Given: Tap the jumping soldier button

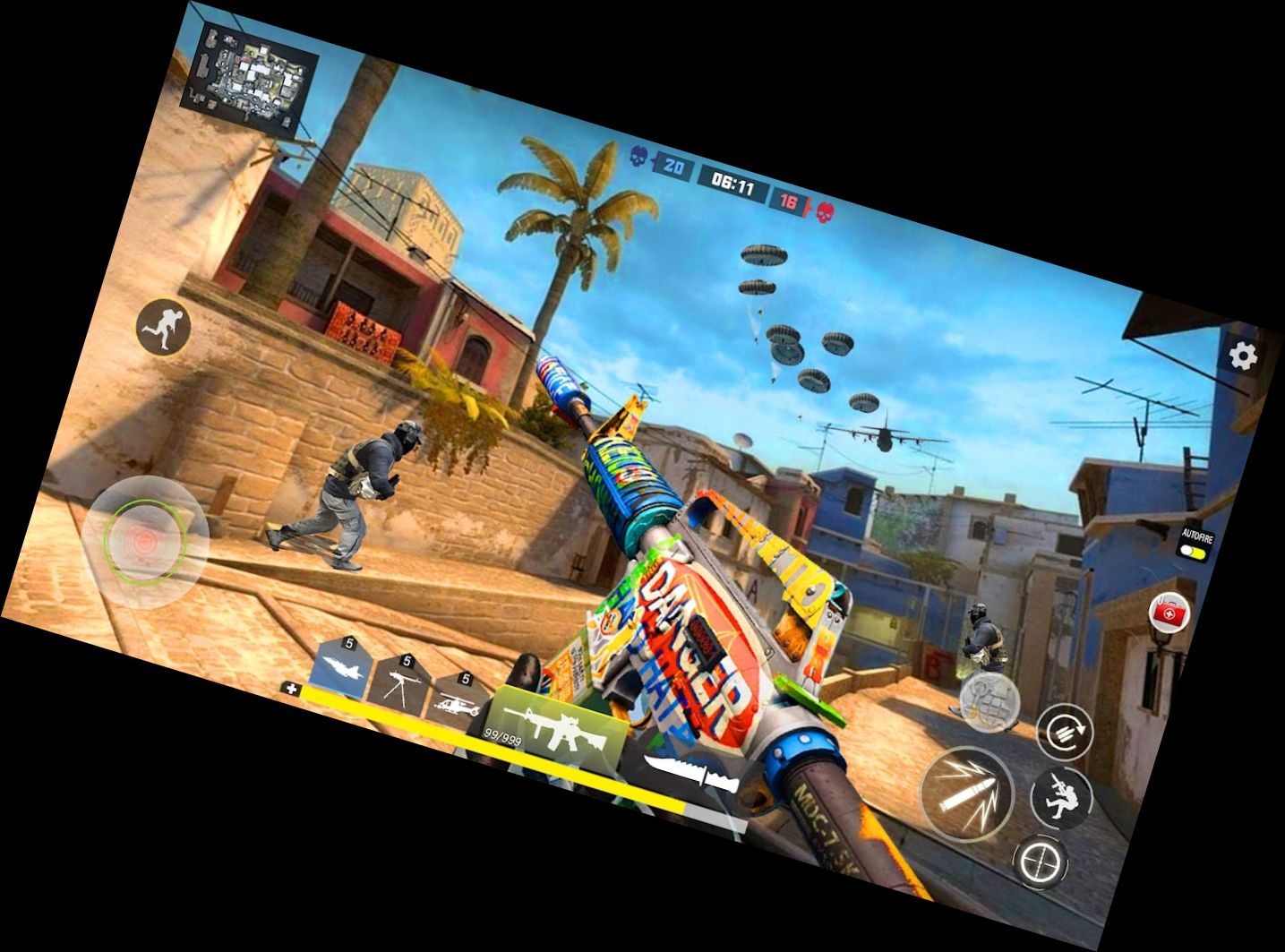Looking at the screenshot, I should (x=1062, y=797).
